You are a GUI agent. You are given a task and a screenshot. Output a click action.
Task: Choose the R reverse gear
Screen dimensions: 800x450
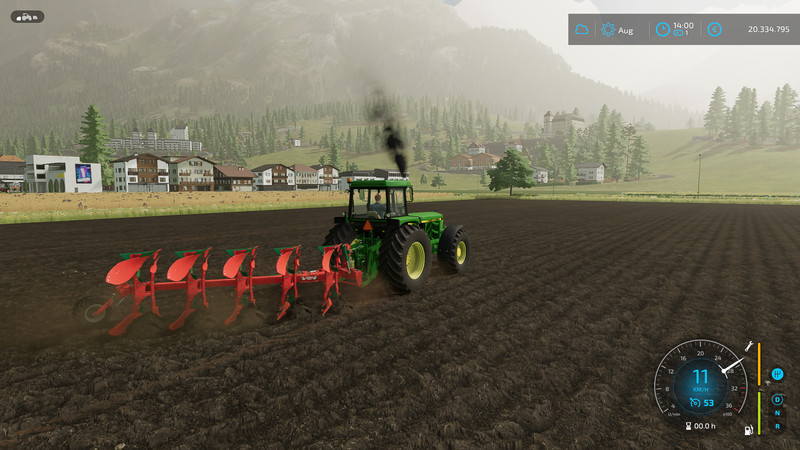pyautogui.click(x=777, y=426)
